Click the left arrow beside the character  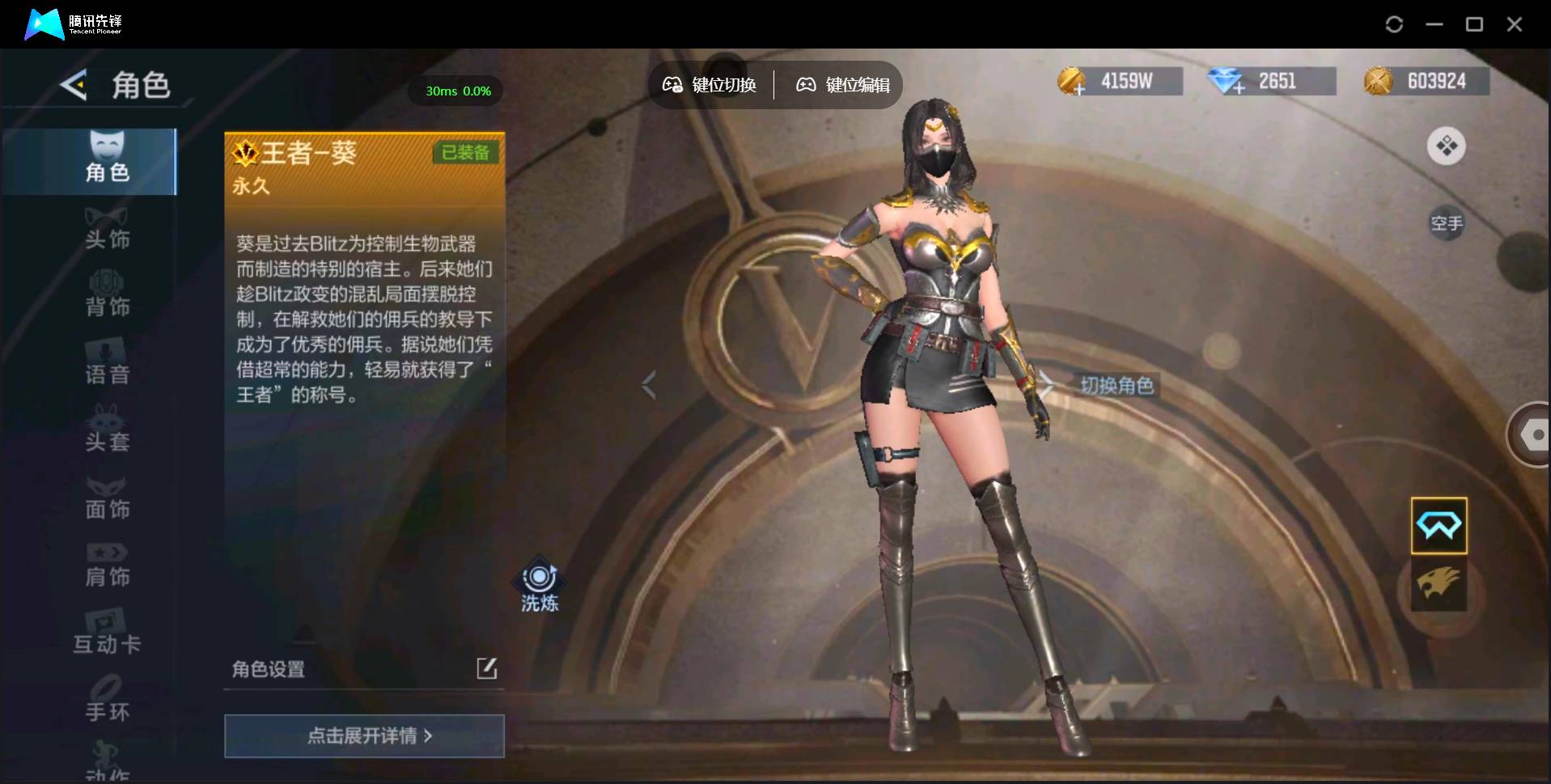tap(649, 386)
